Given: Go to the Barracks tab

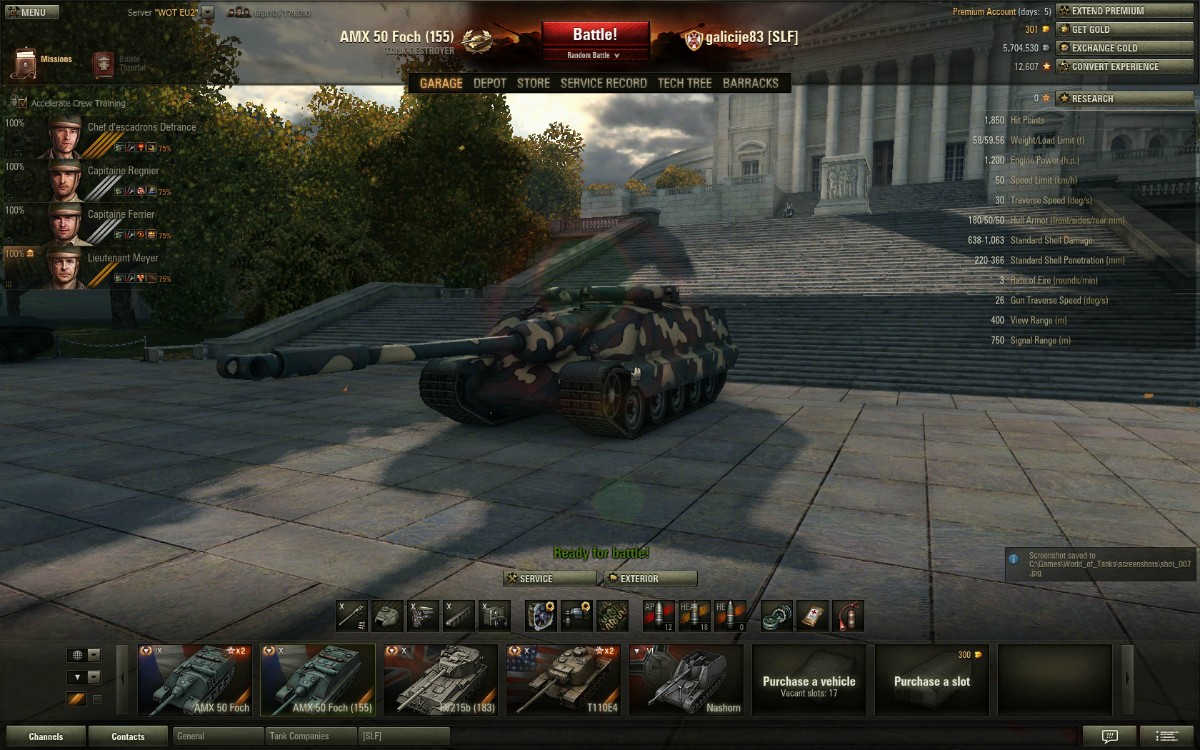Looking at the screenshot, I should (x=750, y=83).
